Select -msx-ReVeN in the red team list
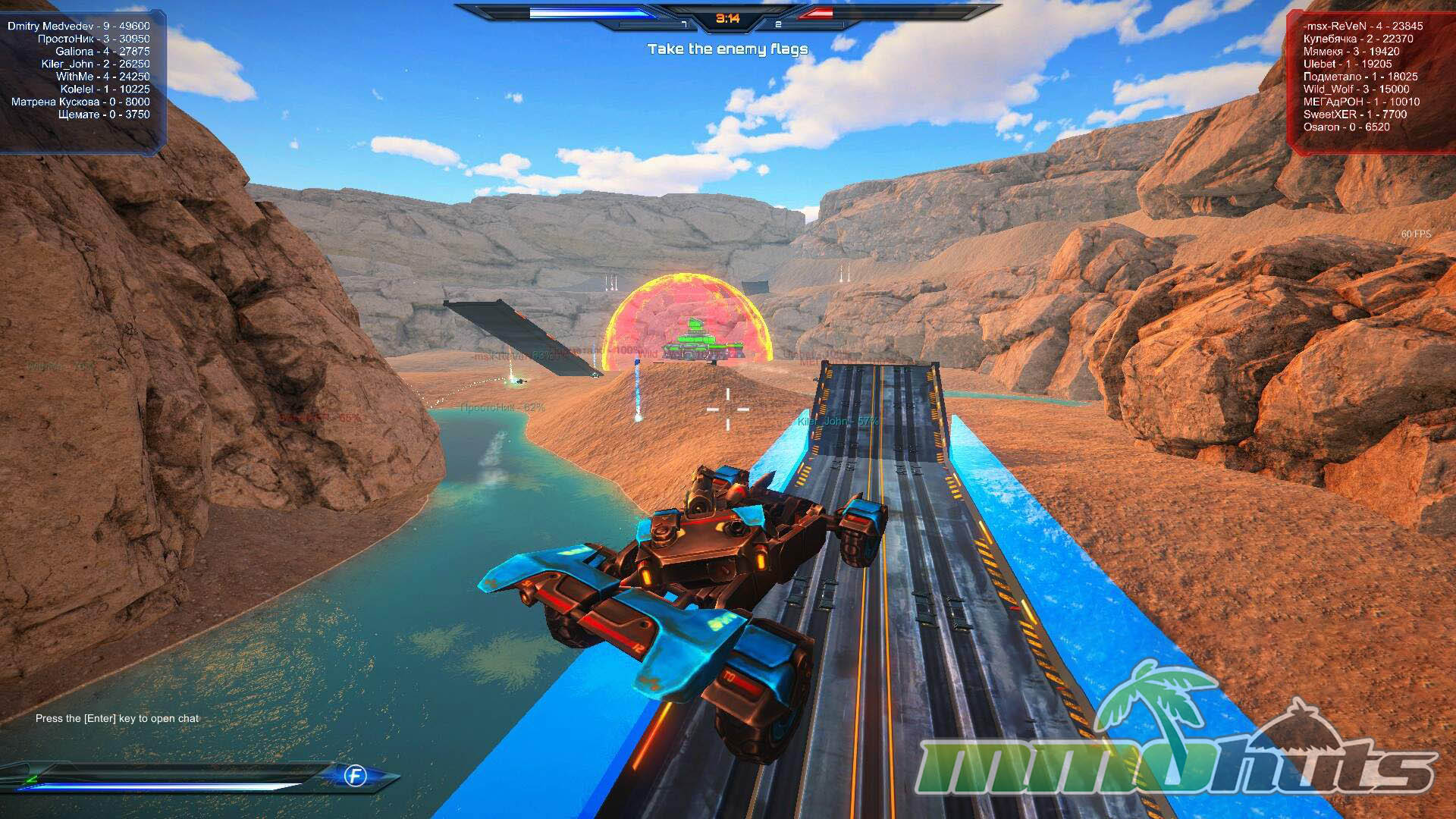The image size is (1456, 819). click(x=1363, y=26)
